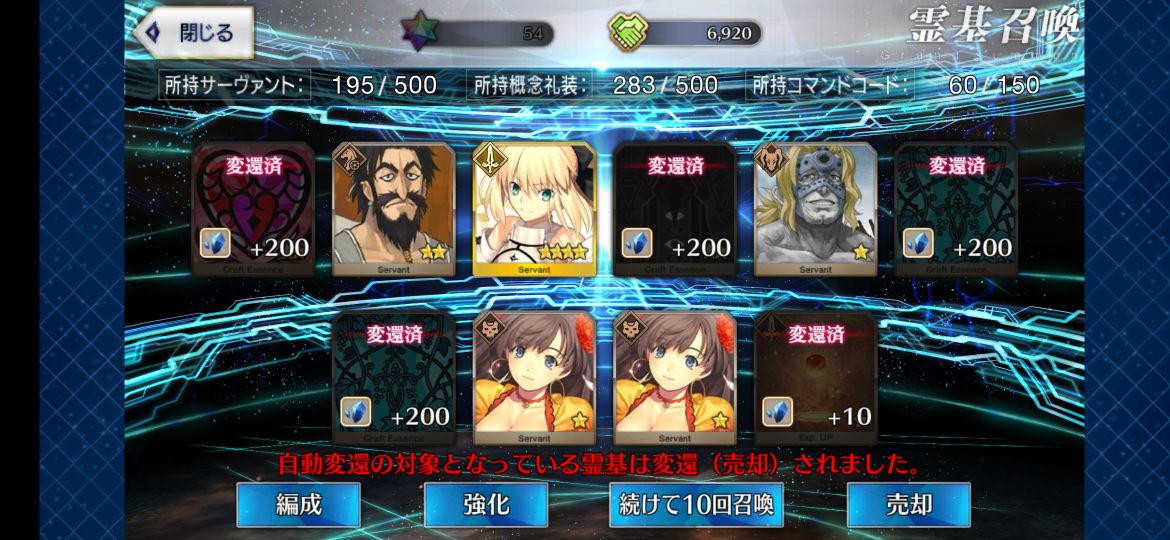
Task: Inspect the masked one-star servant card
Action: [815, 209]
